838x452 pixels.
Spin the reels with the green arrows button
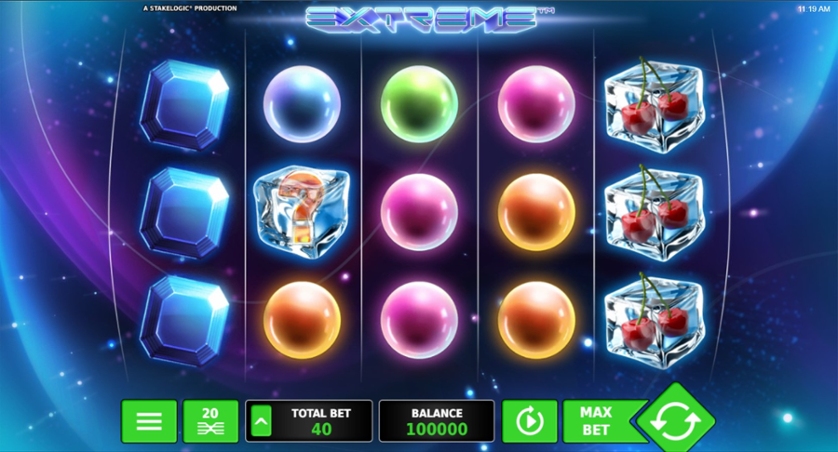click(x=676, y=423)
